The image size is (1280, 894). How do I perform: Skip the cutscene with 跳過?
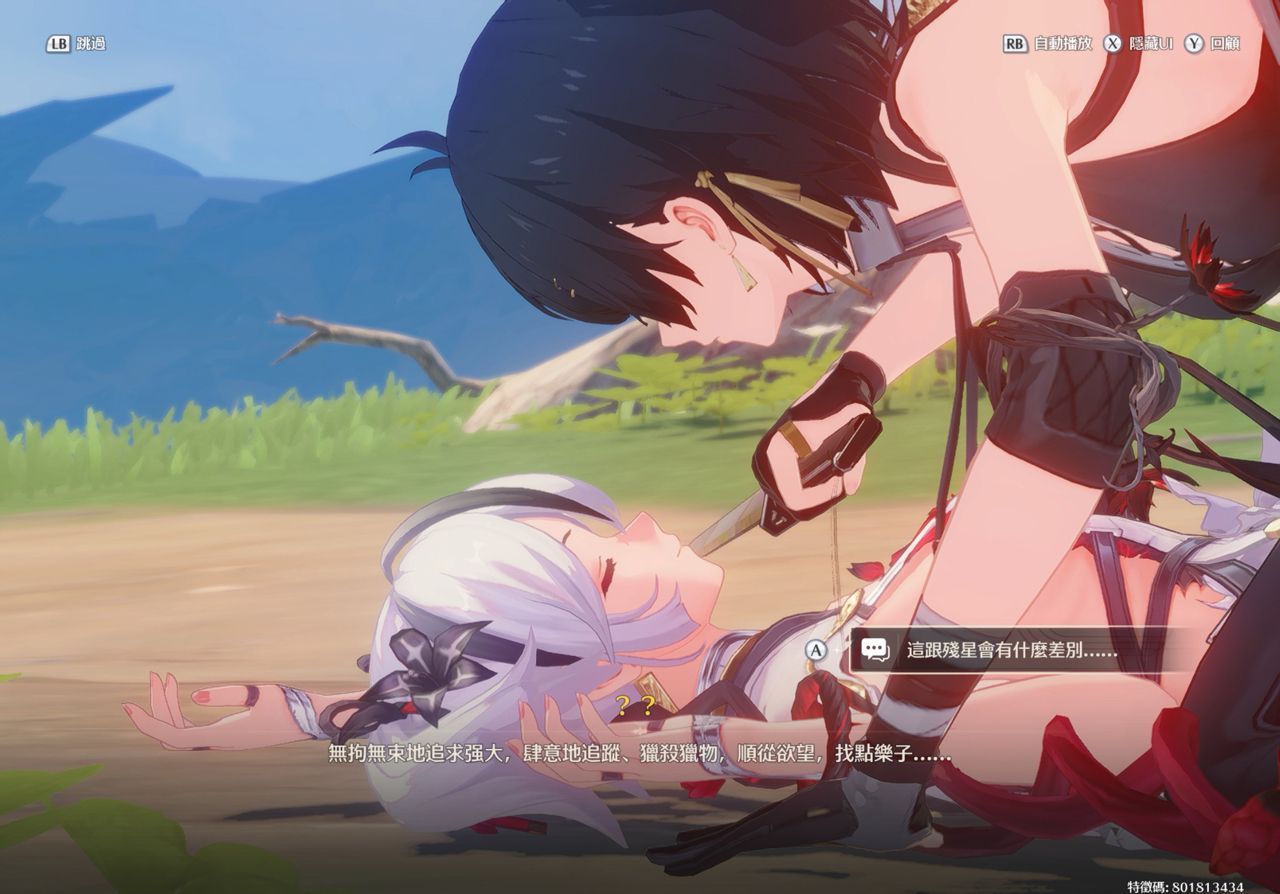point(76,44)
